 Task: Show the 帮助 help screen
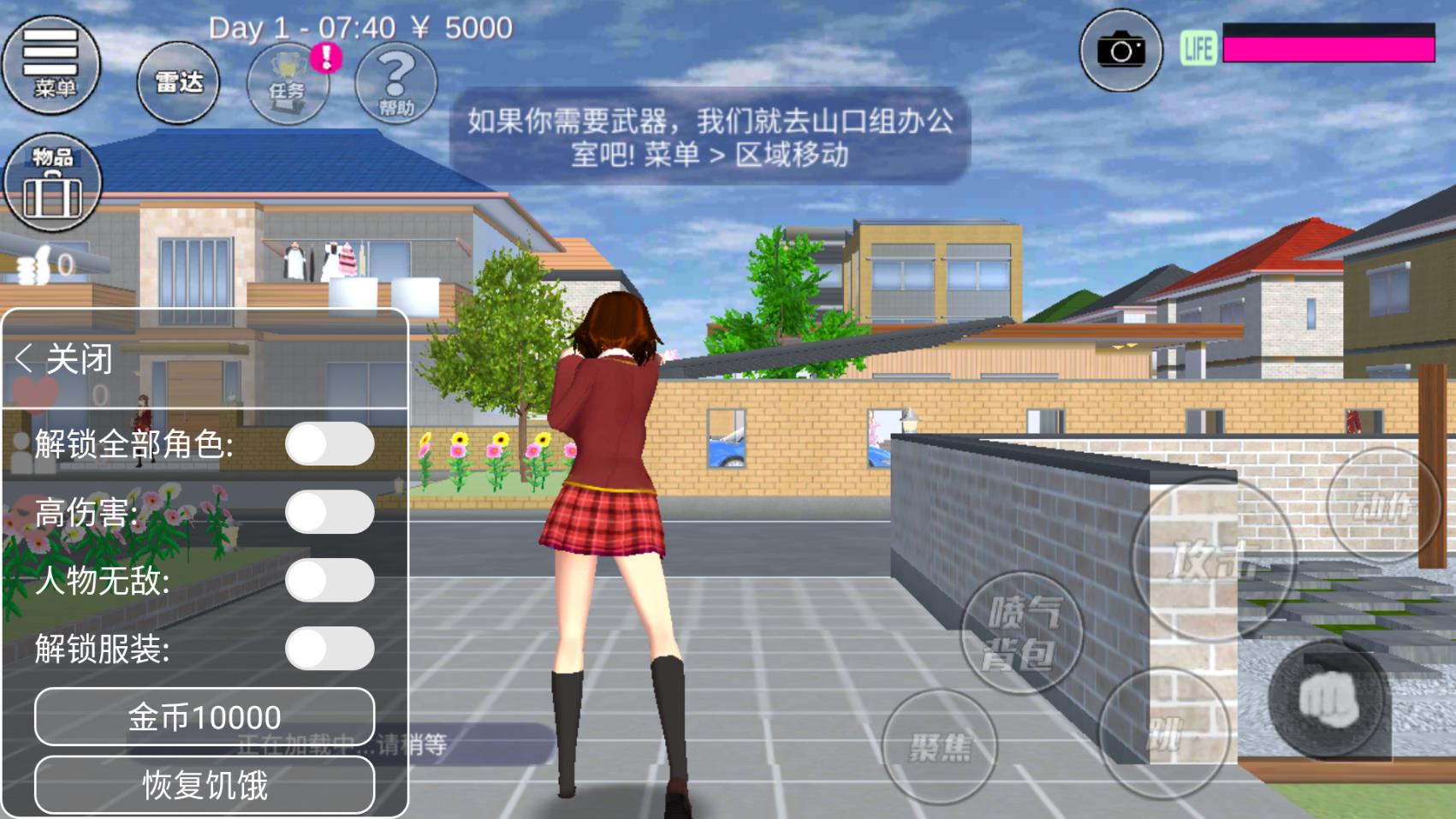396,84
